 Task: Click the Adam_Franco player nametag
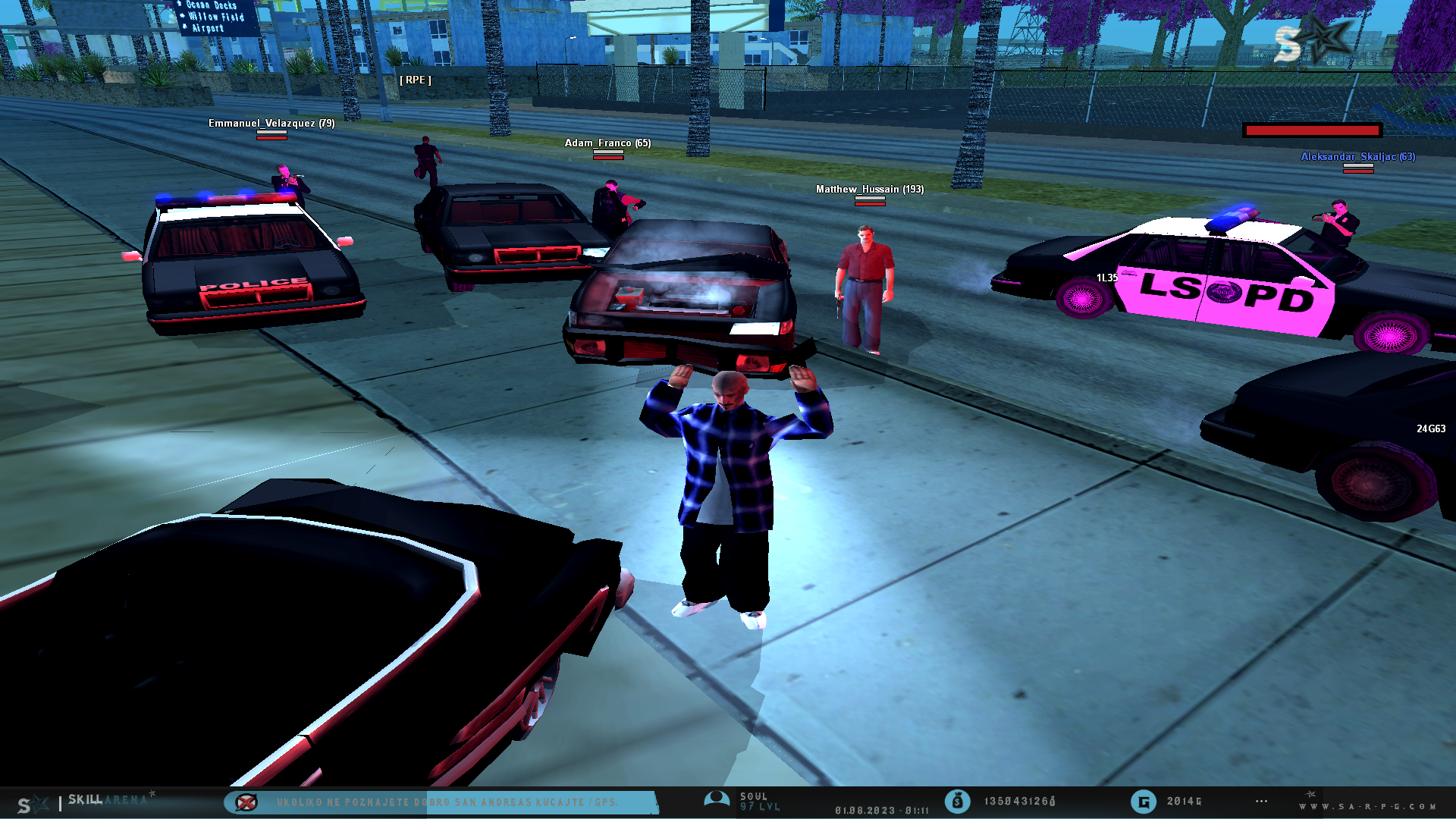(607, 143)
